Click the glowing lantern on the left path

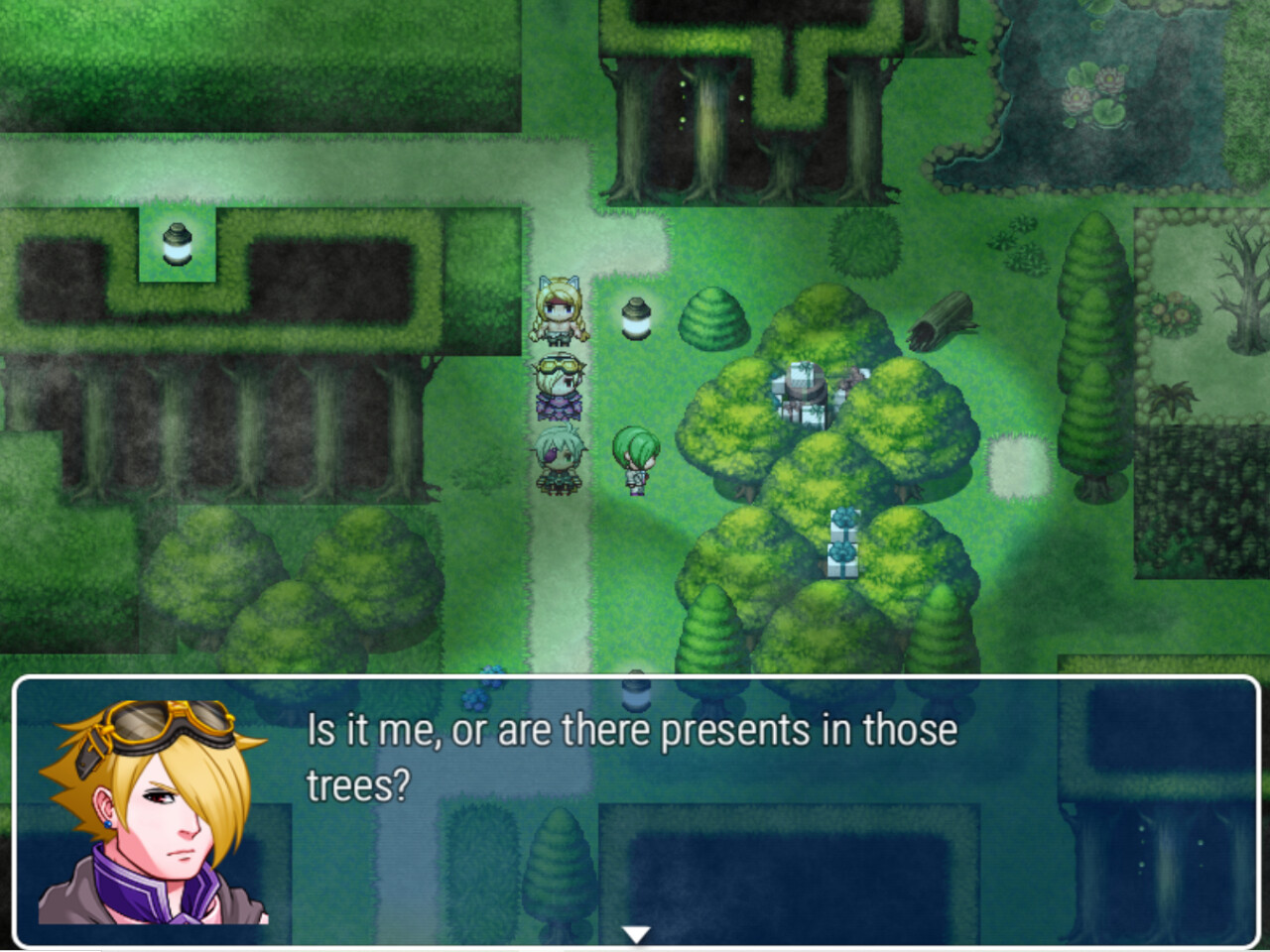pos(177,244)
